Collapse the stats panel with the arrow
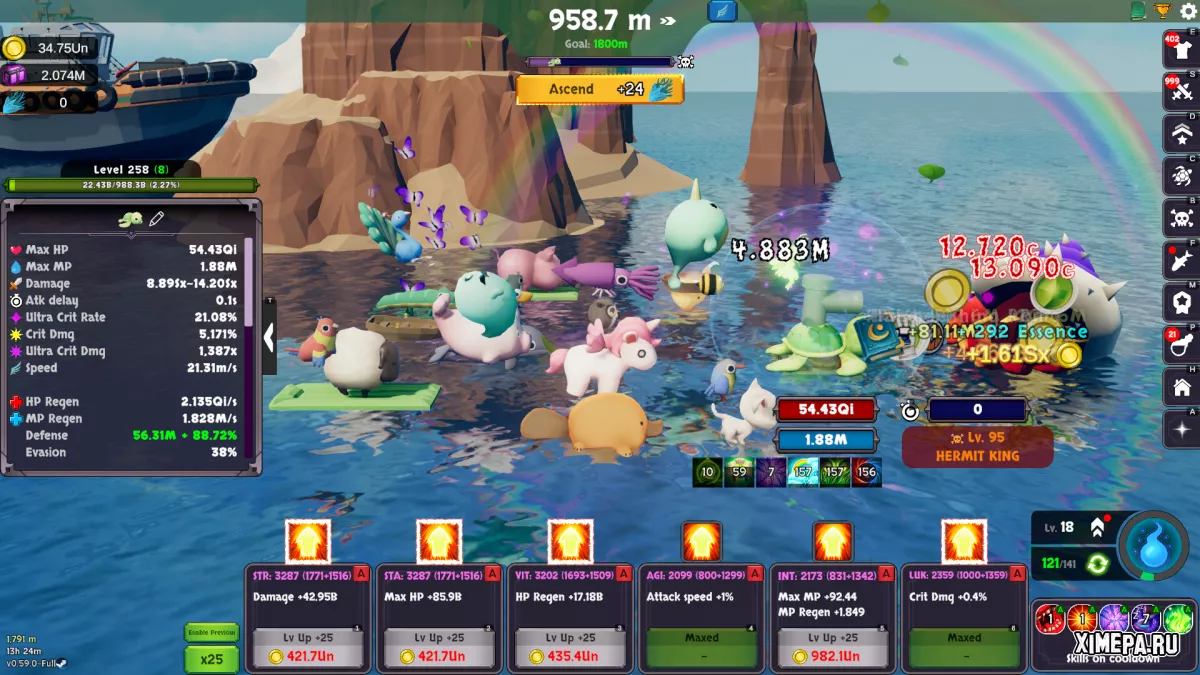Viewport: 1200px width, 675px height. (x=268, y=338)
